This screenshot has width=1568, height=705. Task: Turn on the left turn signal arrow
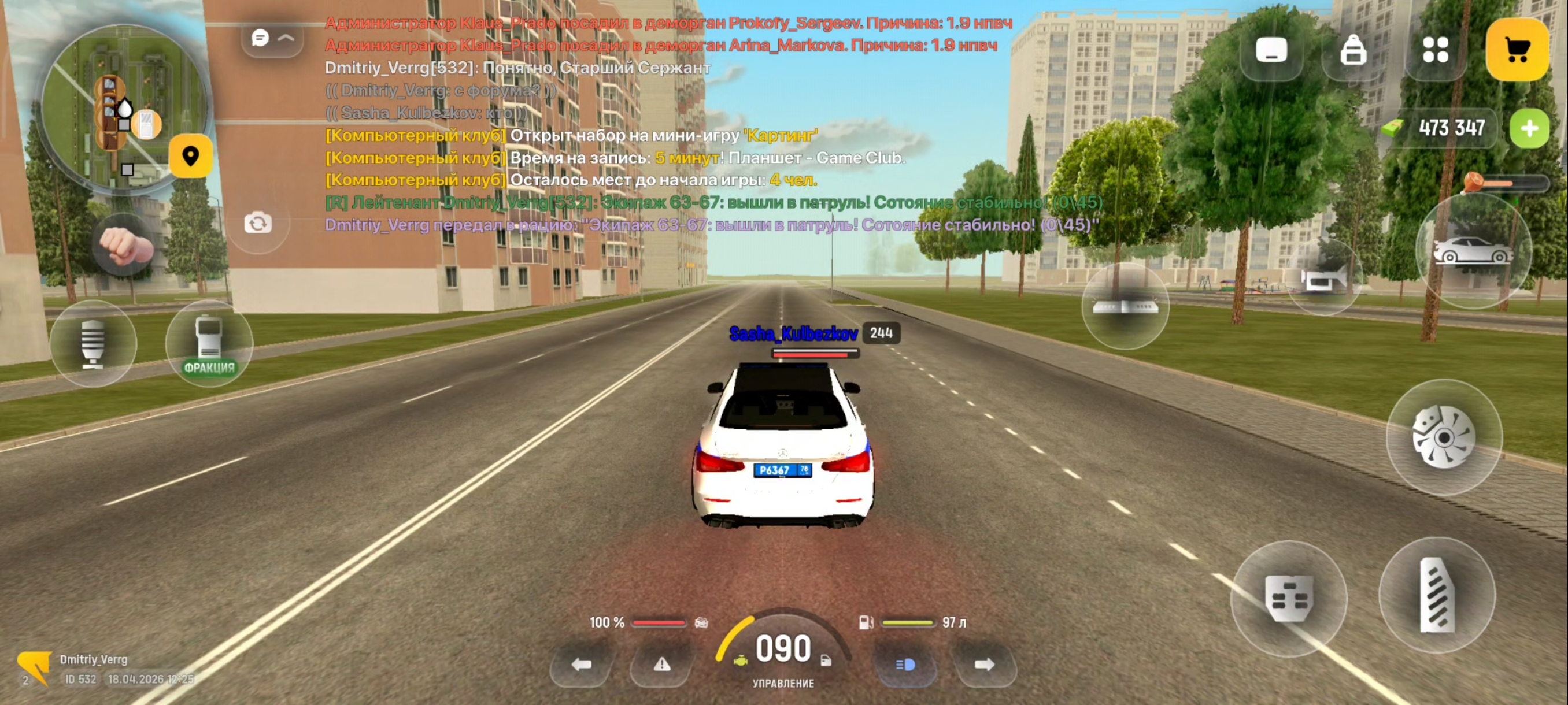pyautogui.click(x=581, y=664)
